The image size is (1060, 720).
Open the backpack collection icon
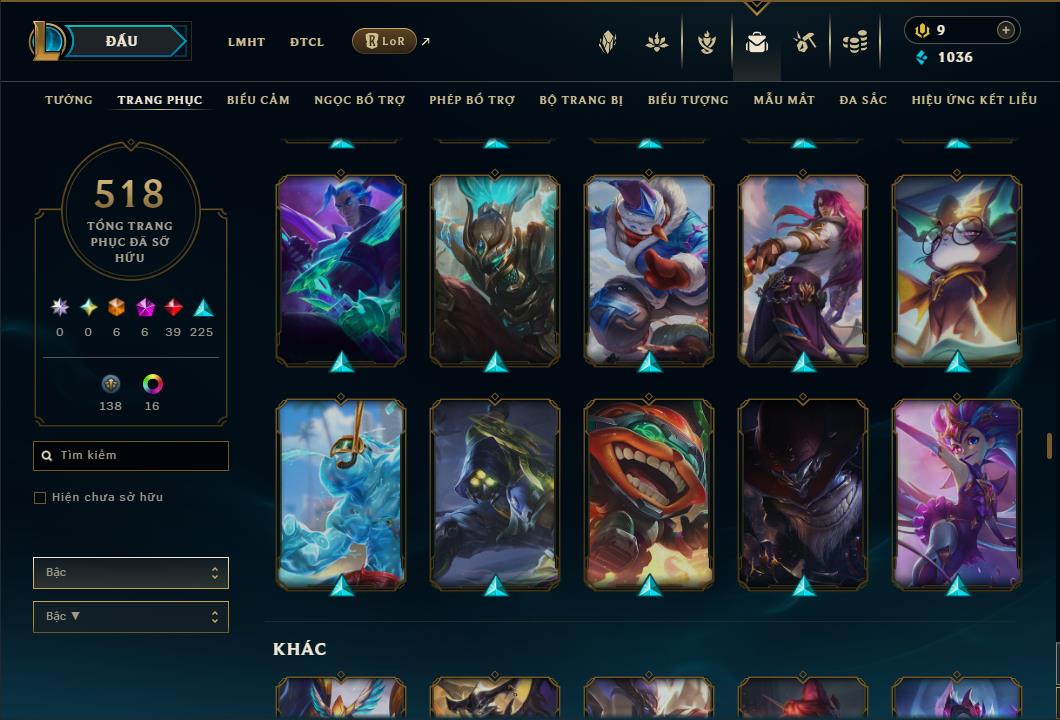pos(757,42)
